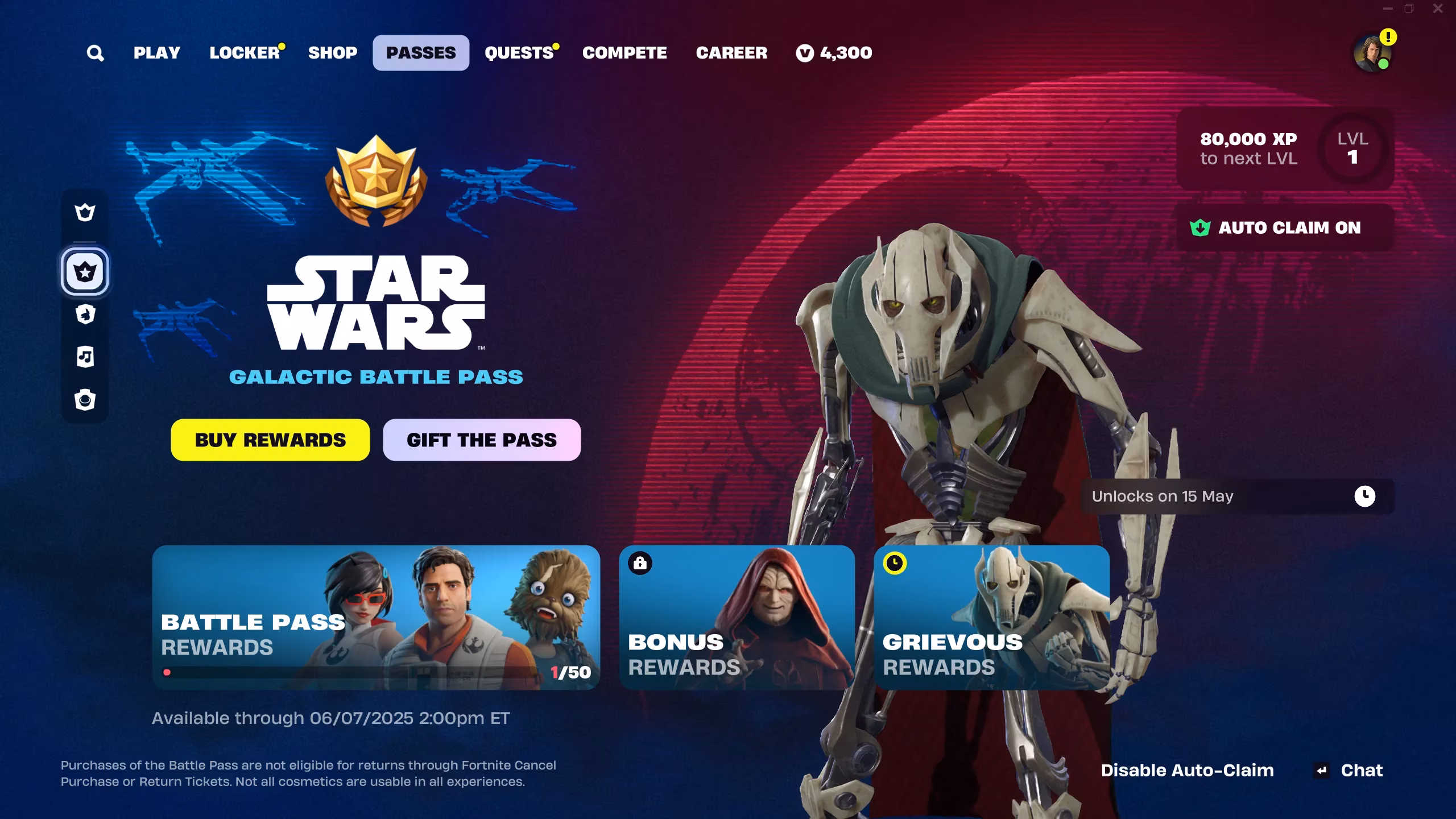This screenshot has height=819, width=1456.
Task: Select the OG Pass icon at sidebar bottom
Action: [85, 400]
